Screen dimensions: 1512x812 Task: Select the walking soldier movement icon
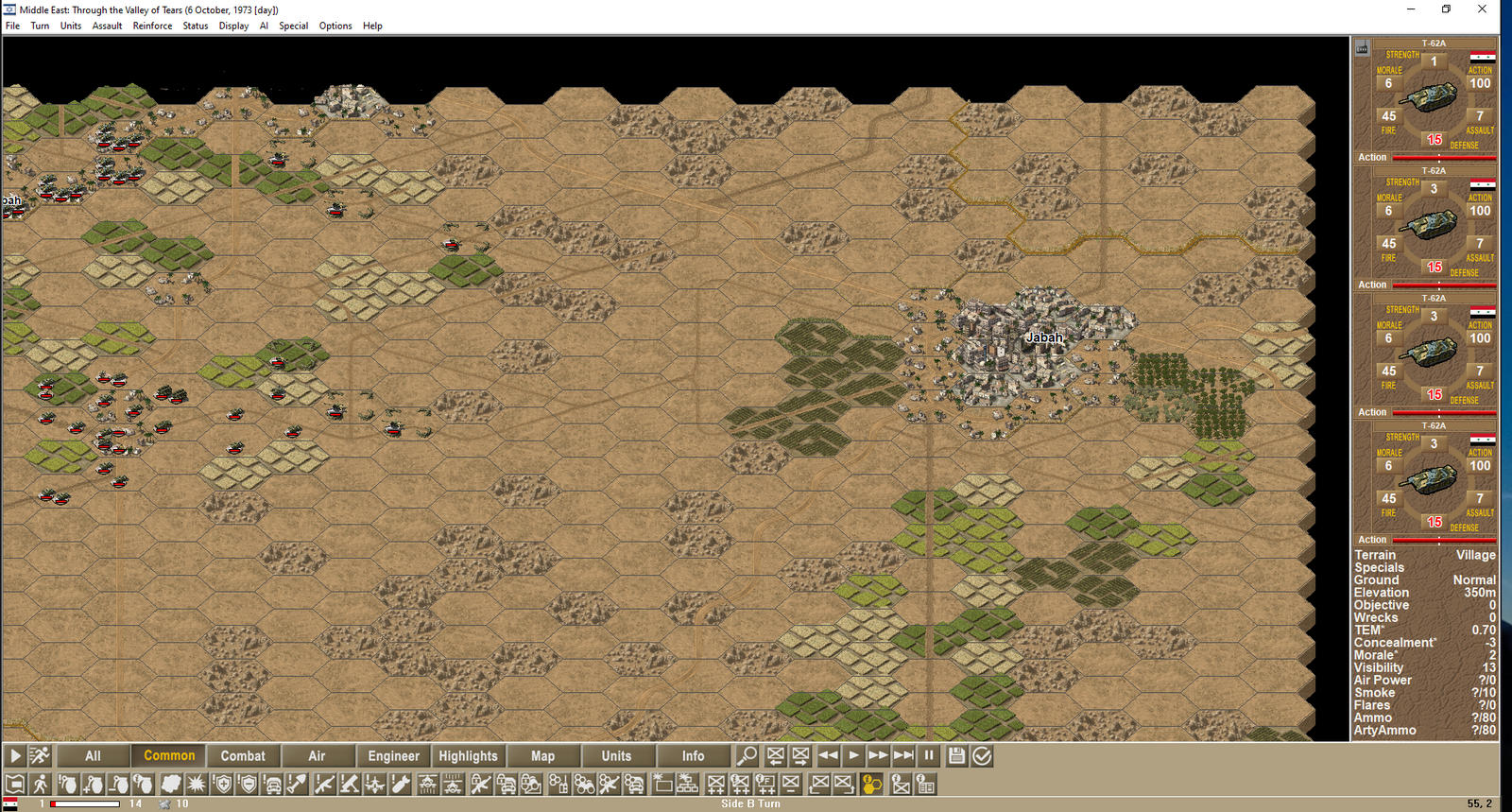(x=40, y=784)
